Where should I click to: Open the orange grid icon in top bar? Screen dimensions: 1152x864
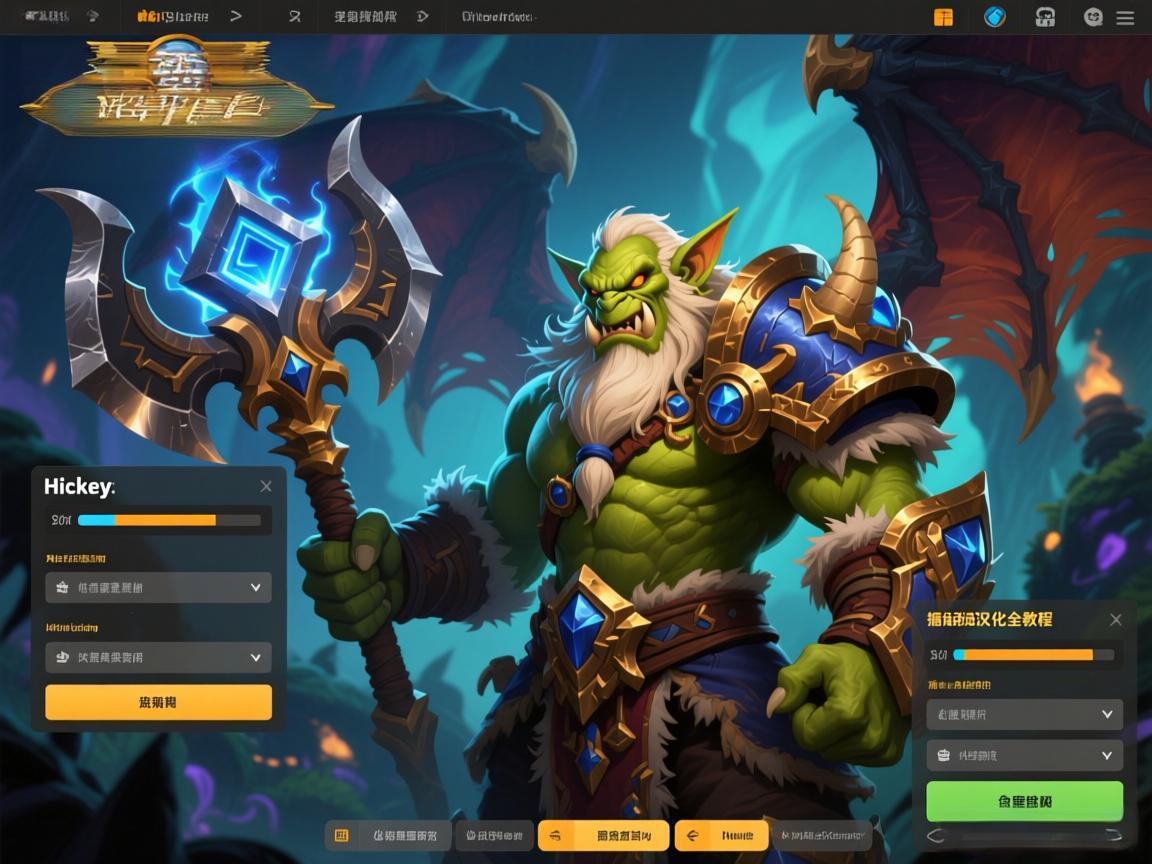(x=943, y=17)
